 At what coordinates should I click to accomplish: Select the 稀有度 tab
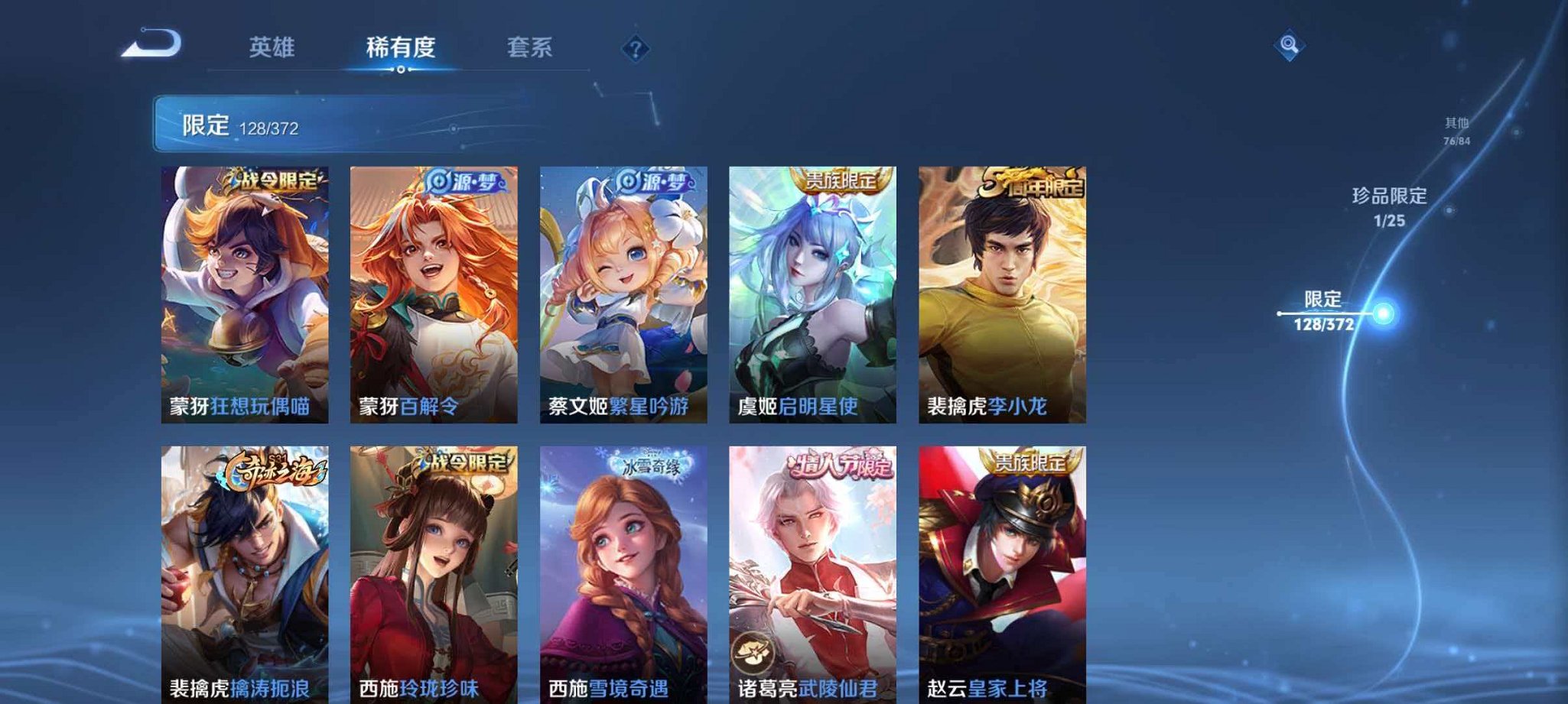[401, 47]
